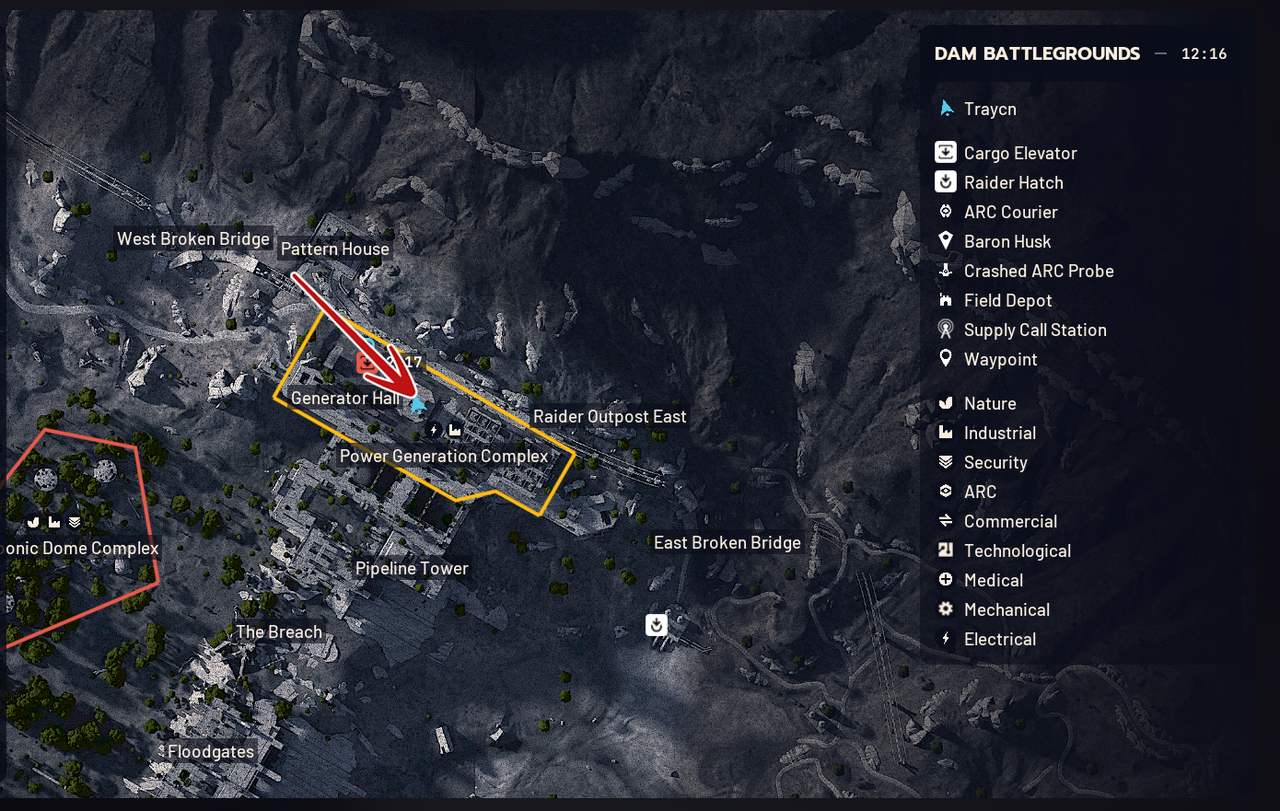Click the Raider Outpost East map label
This screenshot has width=1280, height=811.
tap(609, 416)
